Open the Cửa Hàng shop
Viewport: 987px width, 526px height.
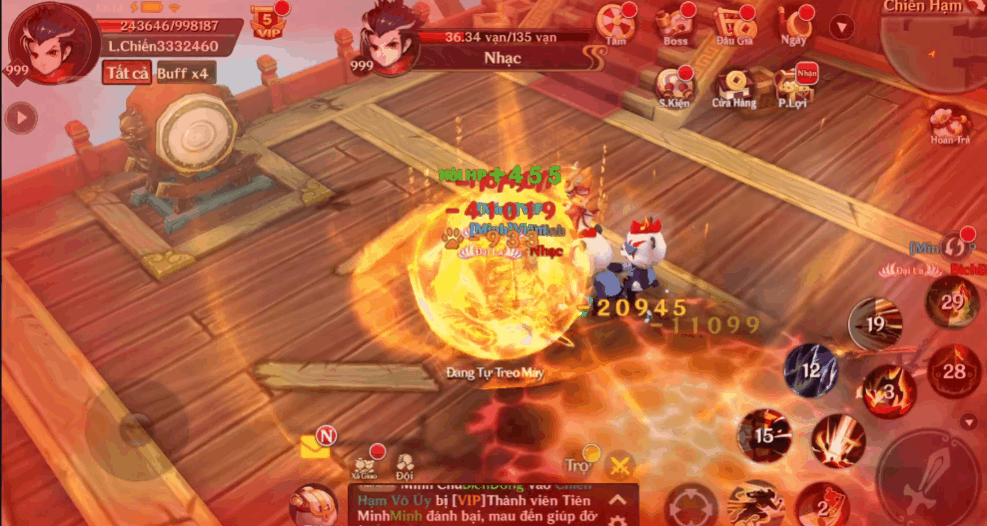pos(734,85)
